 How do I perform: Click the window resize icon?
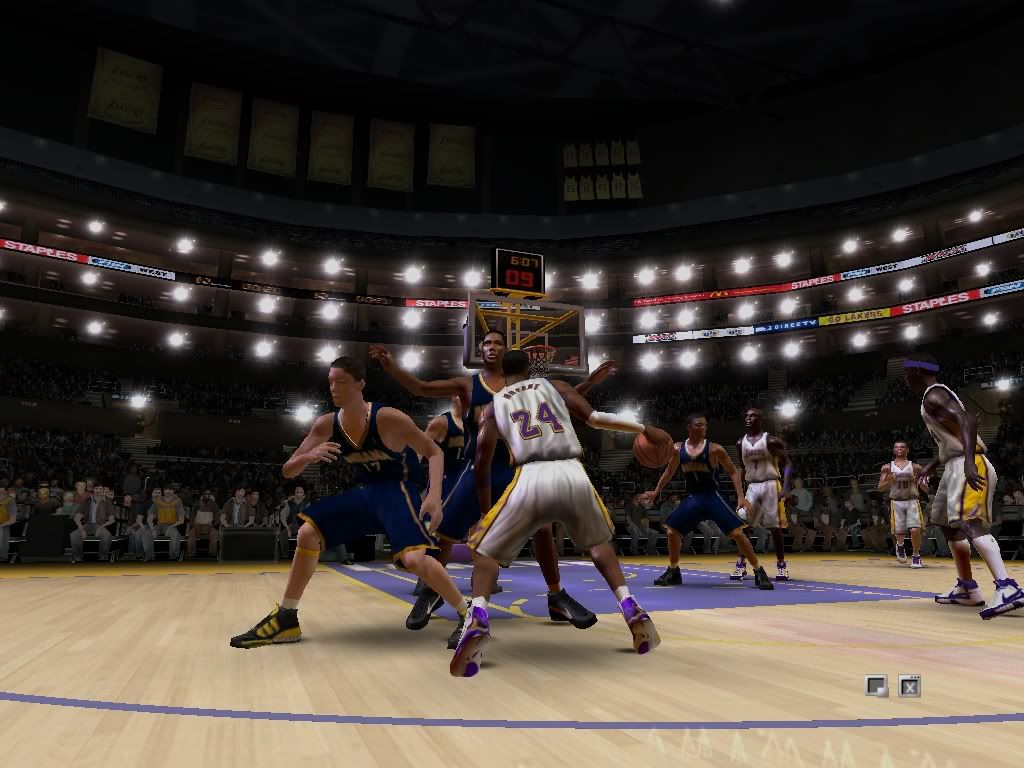(876, 686)
